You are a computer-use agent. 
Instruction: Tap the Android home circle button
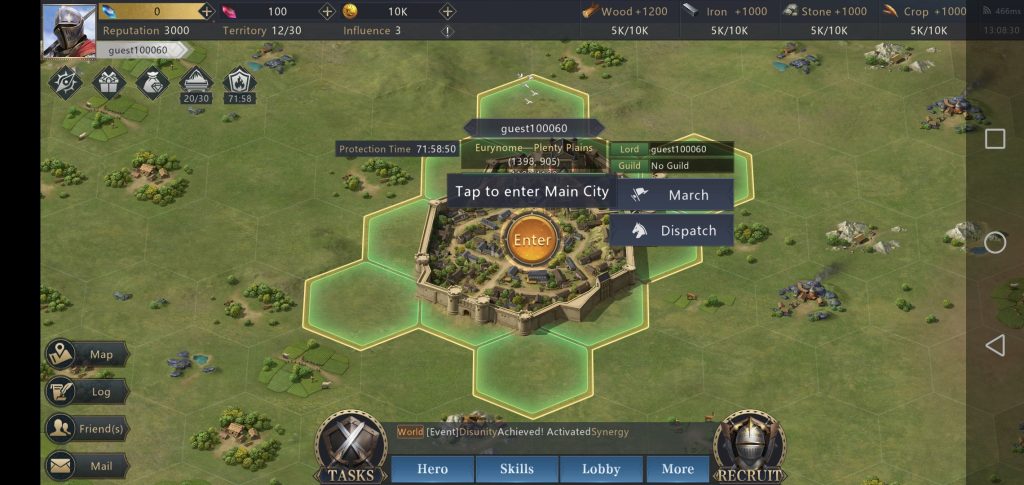click(x=995, y=242)
